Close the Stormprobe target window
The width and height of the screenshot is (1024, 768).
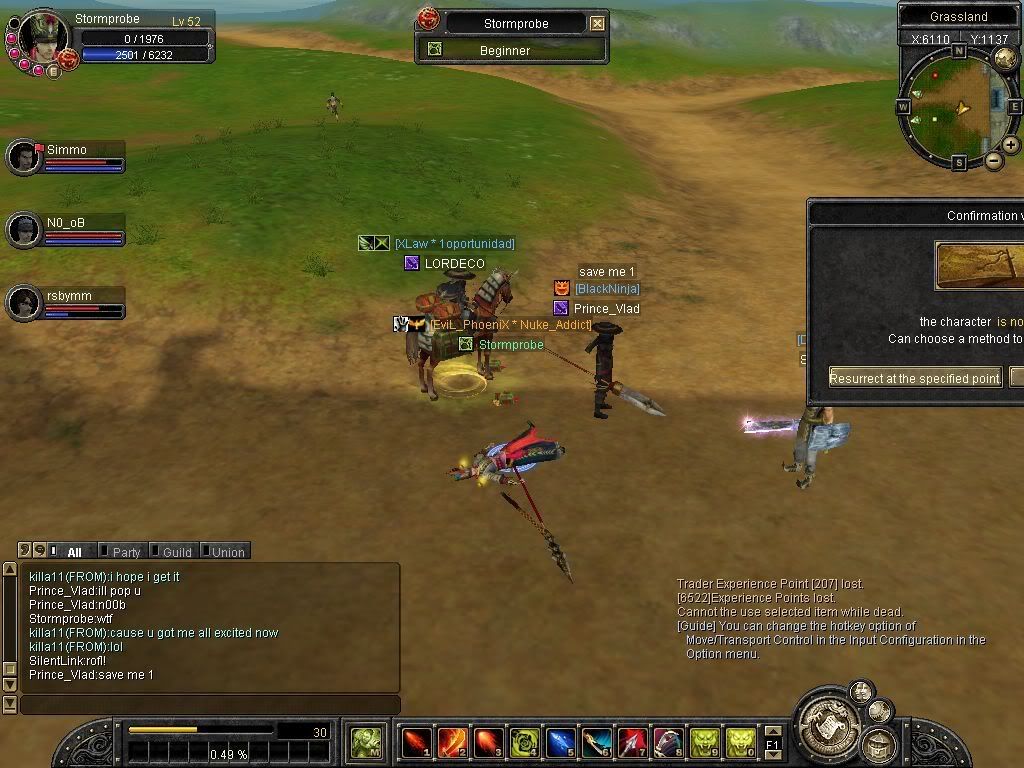[597, 23]
